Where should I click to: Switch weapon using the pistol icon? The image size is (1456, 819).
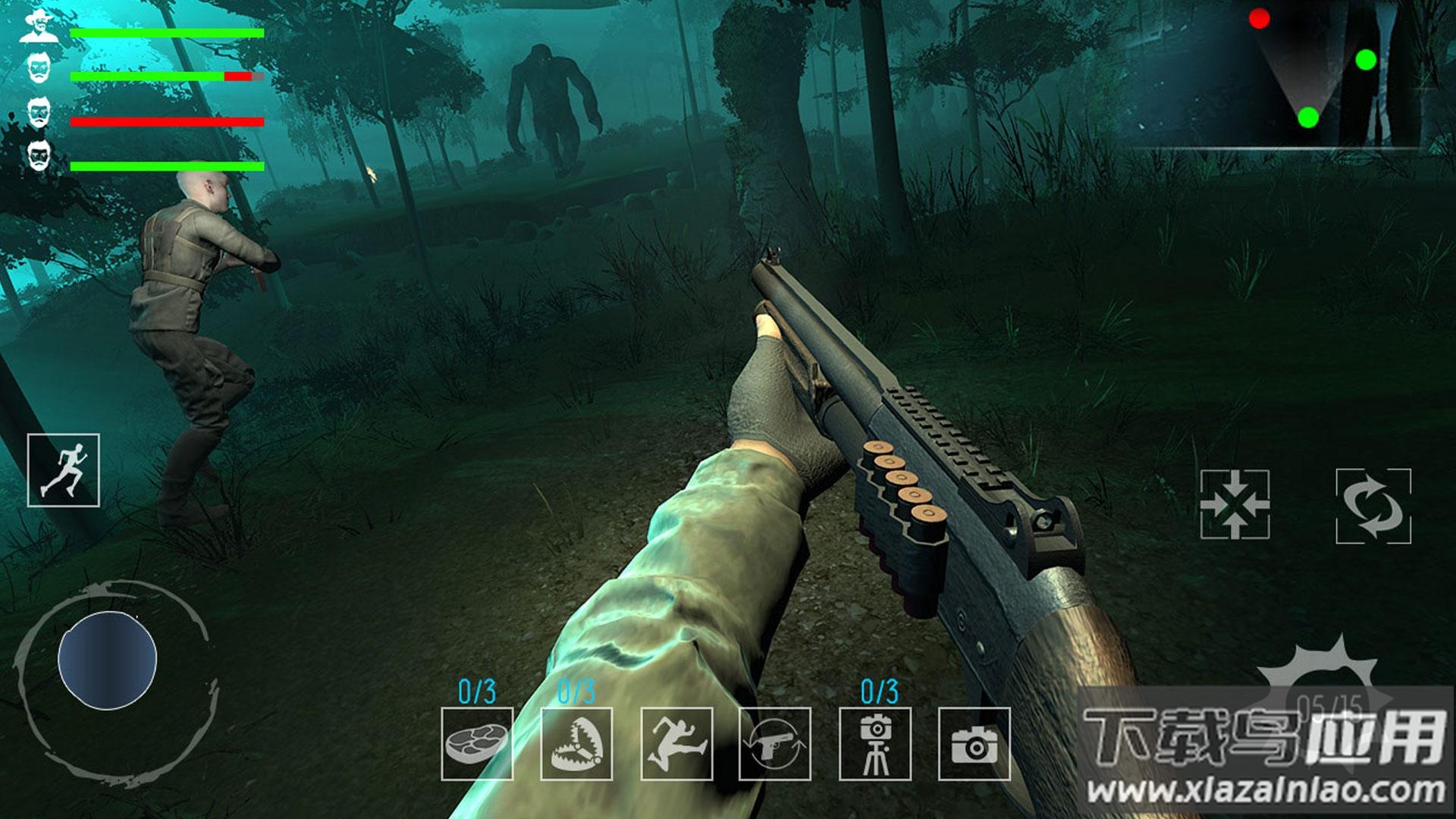tap(775, 744)
